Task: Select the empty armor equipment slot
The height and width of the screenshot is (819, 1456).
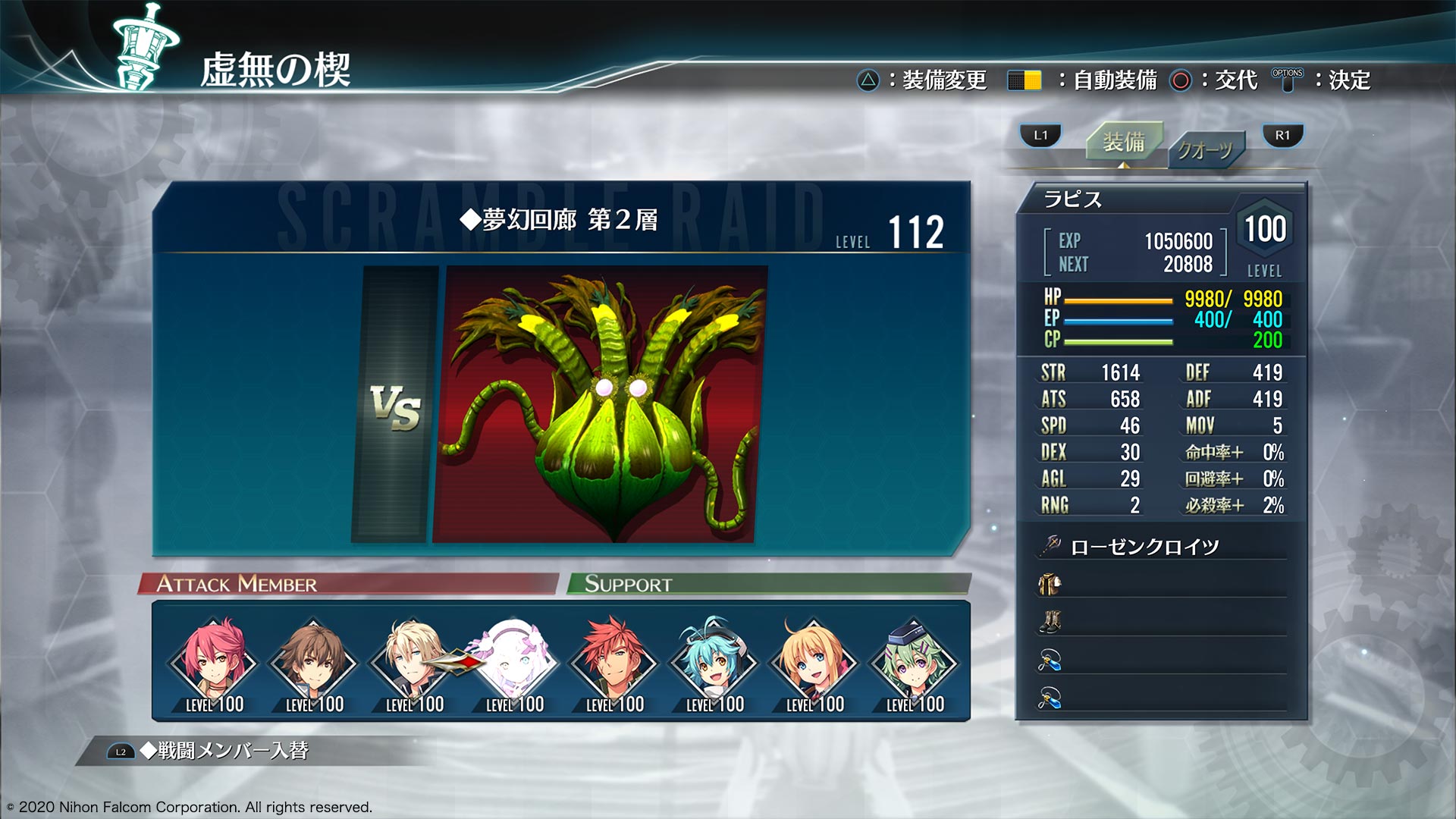Action: pyautogui.click(x=1161, y=584)
